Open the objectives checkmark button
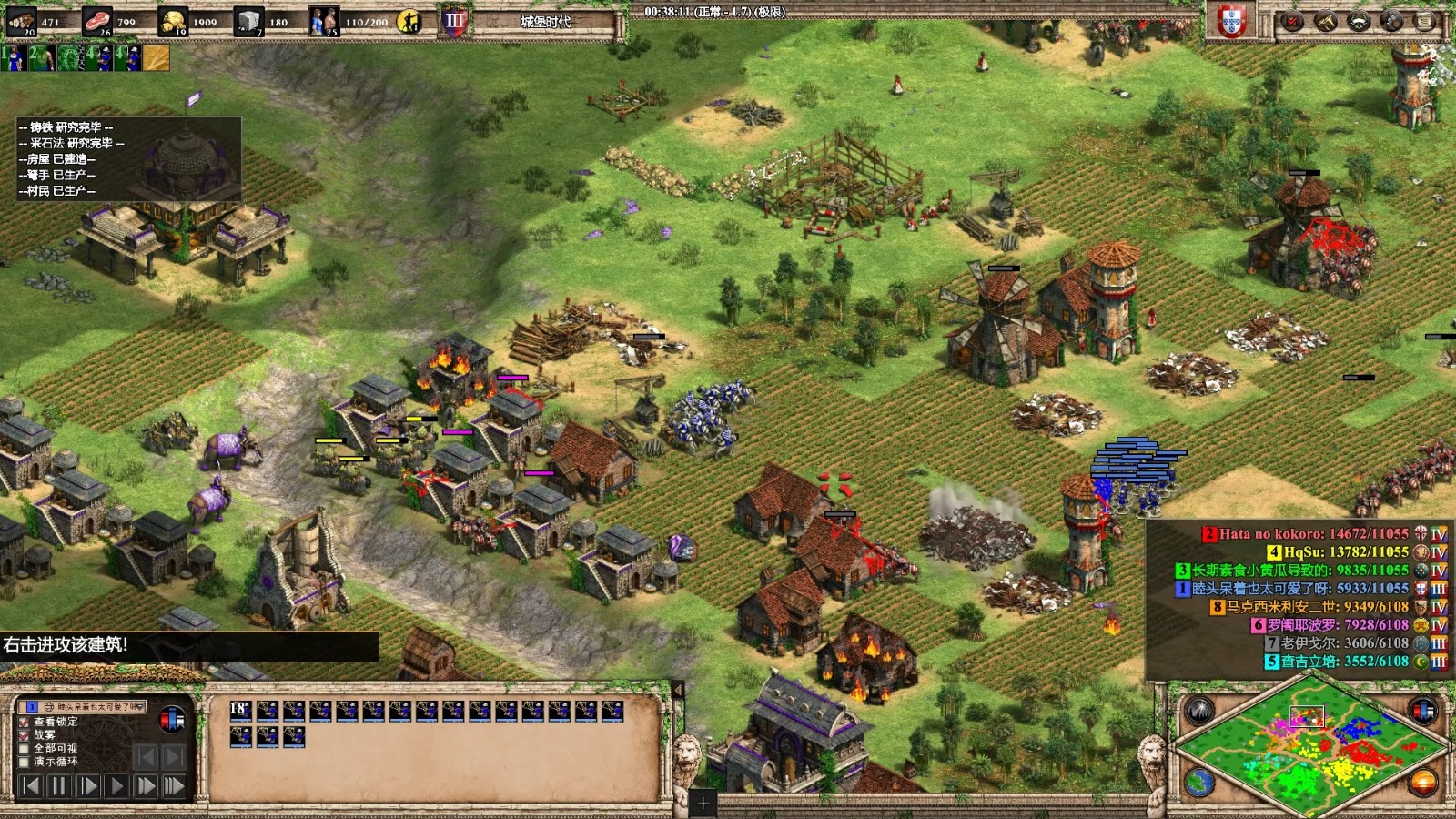 click(x=1291, y=22)
